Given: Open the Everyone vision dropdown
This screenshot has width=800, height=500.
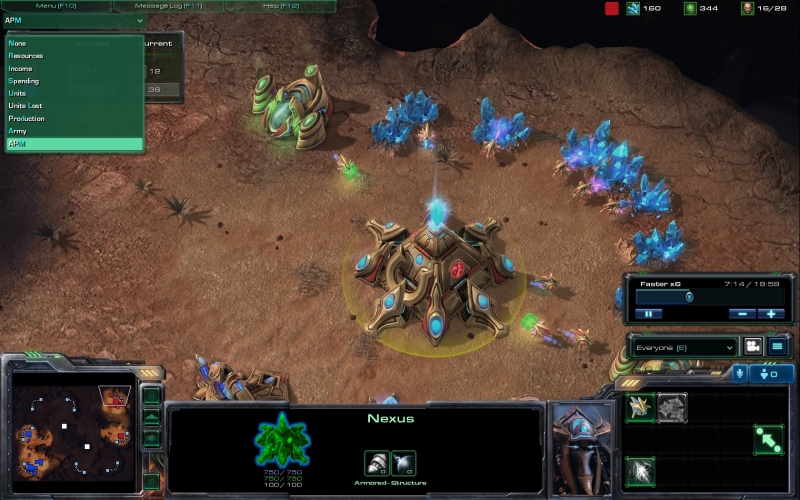Looking at the screenshot, I should coord(686,347).
